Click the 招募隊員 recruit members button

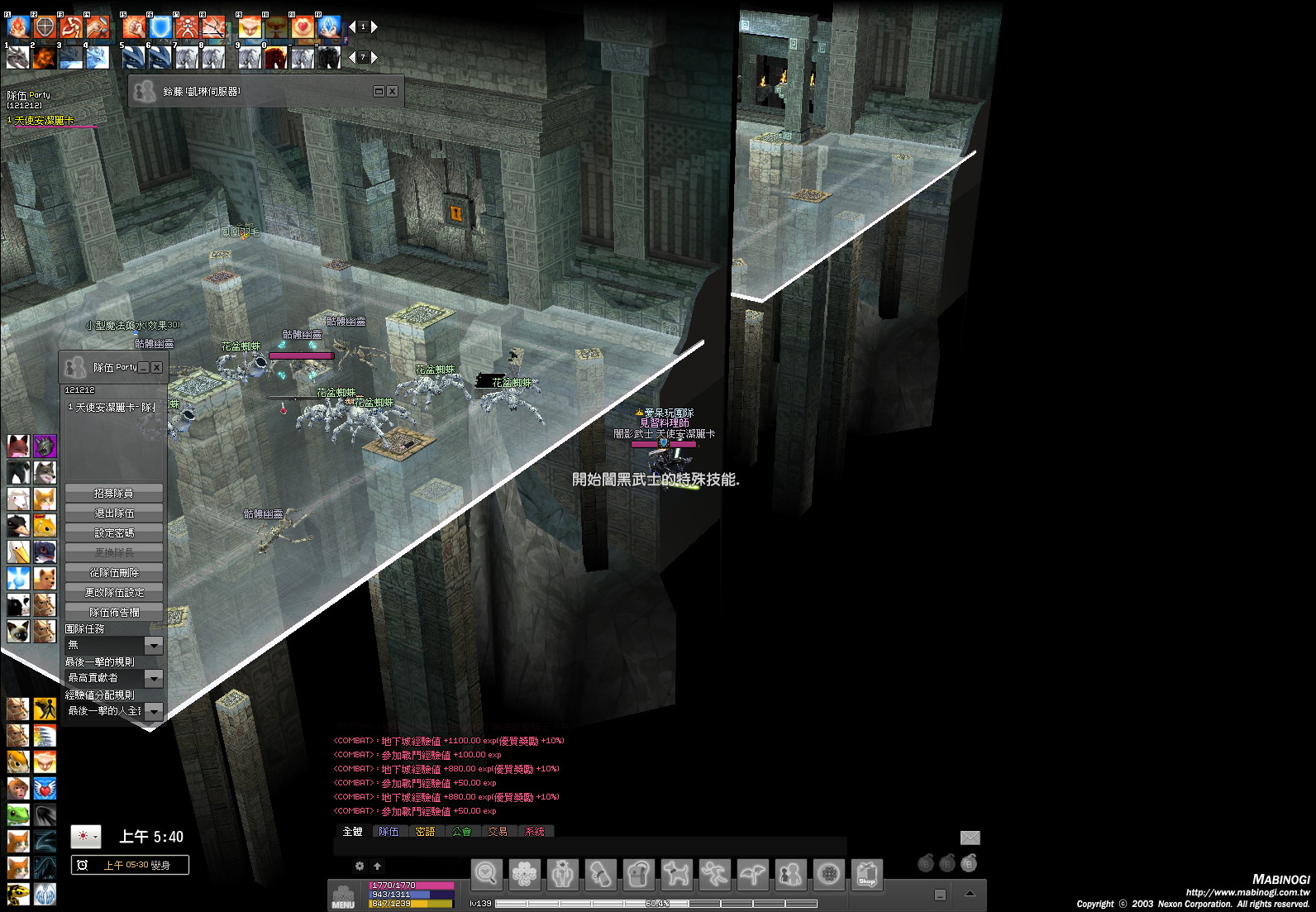click(x=113, y=494)
